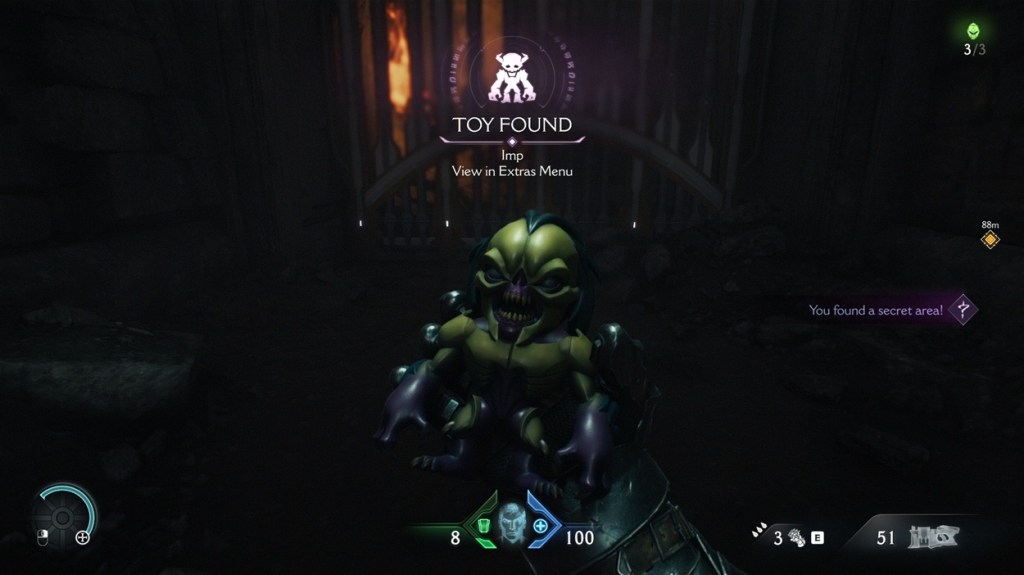Select the equipped weapon icon

pos(932,537)
